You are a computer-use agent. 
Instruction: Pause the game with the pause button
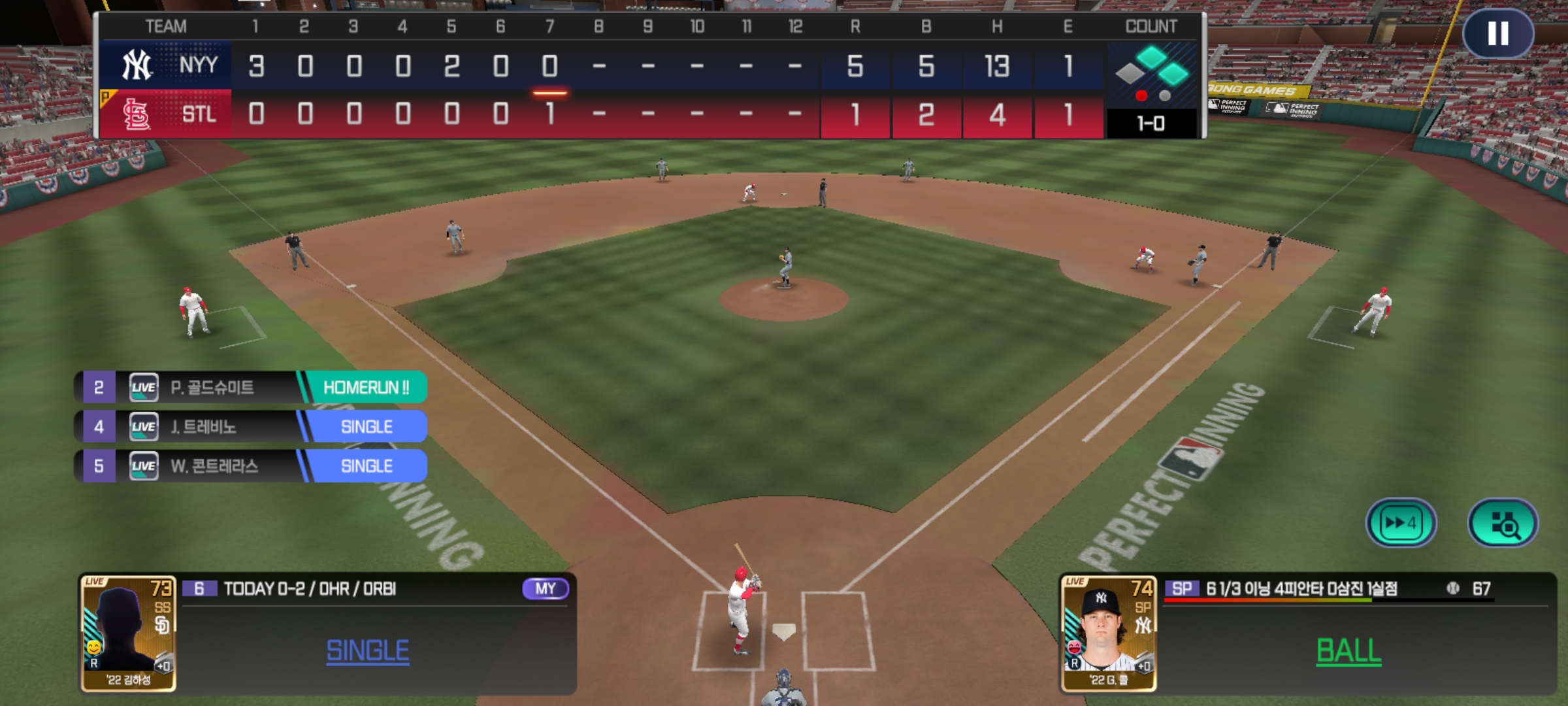coord(1497,33)
